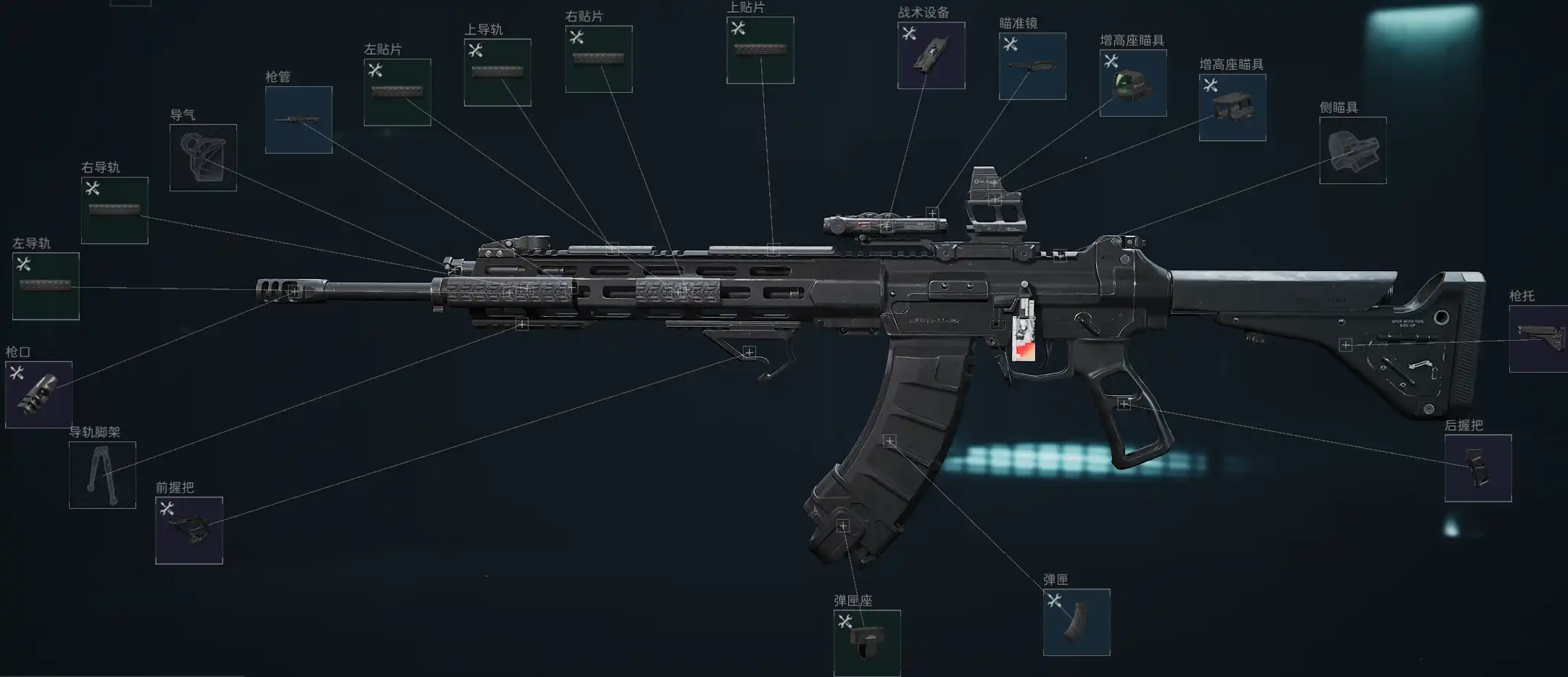This screenshot has height=677, width=1568.
Task: Select the 导气 gas block slot
Action: pos(203,157)
